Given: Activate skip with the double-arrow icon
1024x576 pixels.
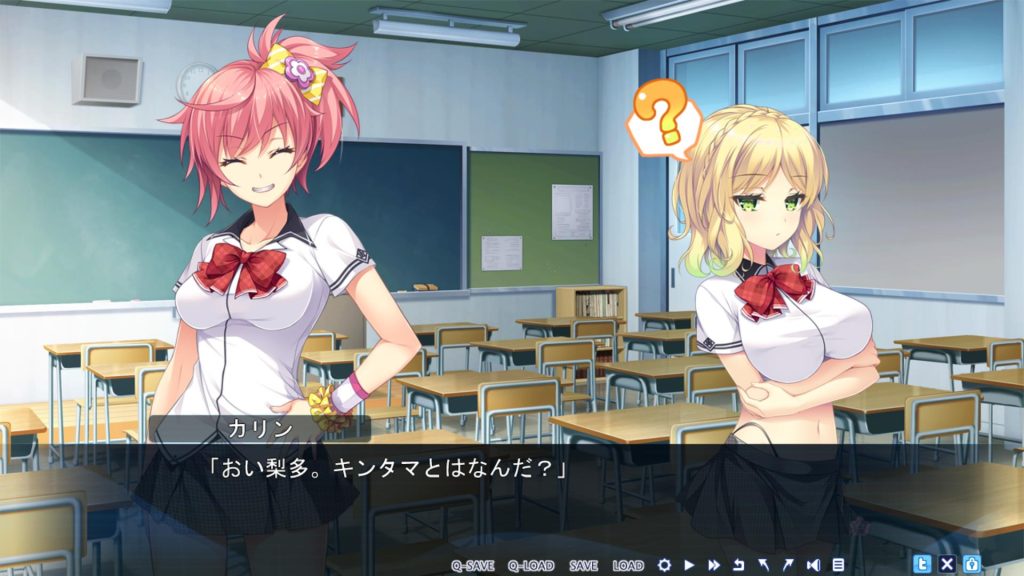Looking at the screenshot, I should click(714, 565).
